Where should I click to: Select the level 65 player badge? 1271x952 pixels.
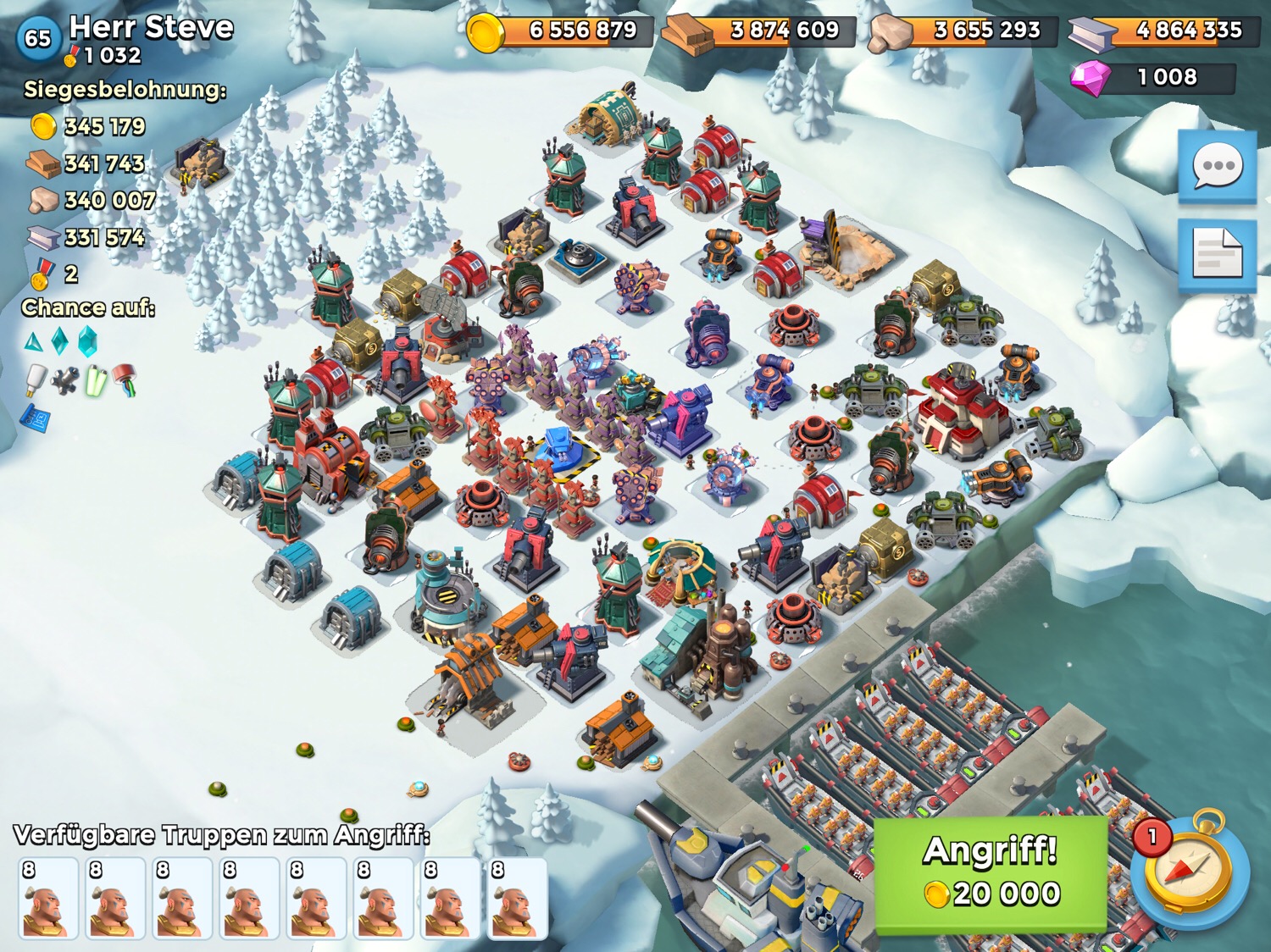(x=38, y=38)
